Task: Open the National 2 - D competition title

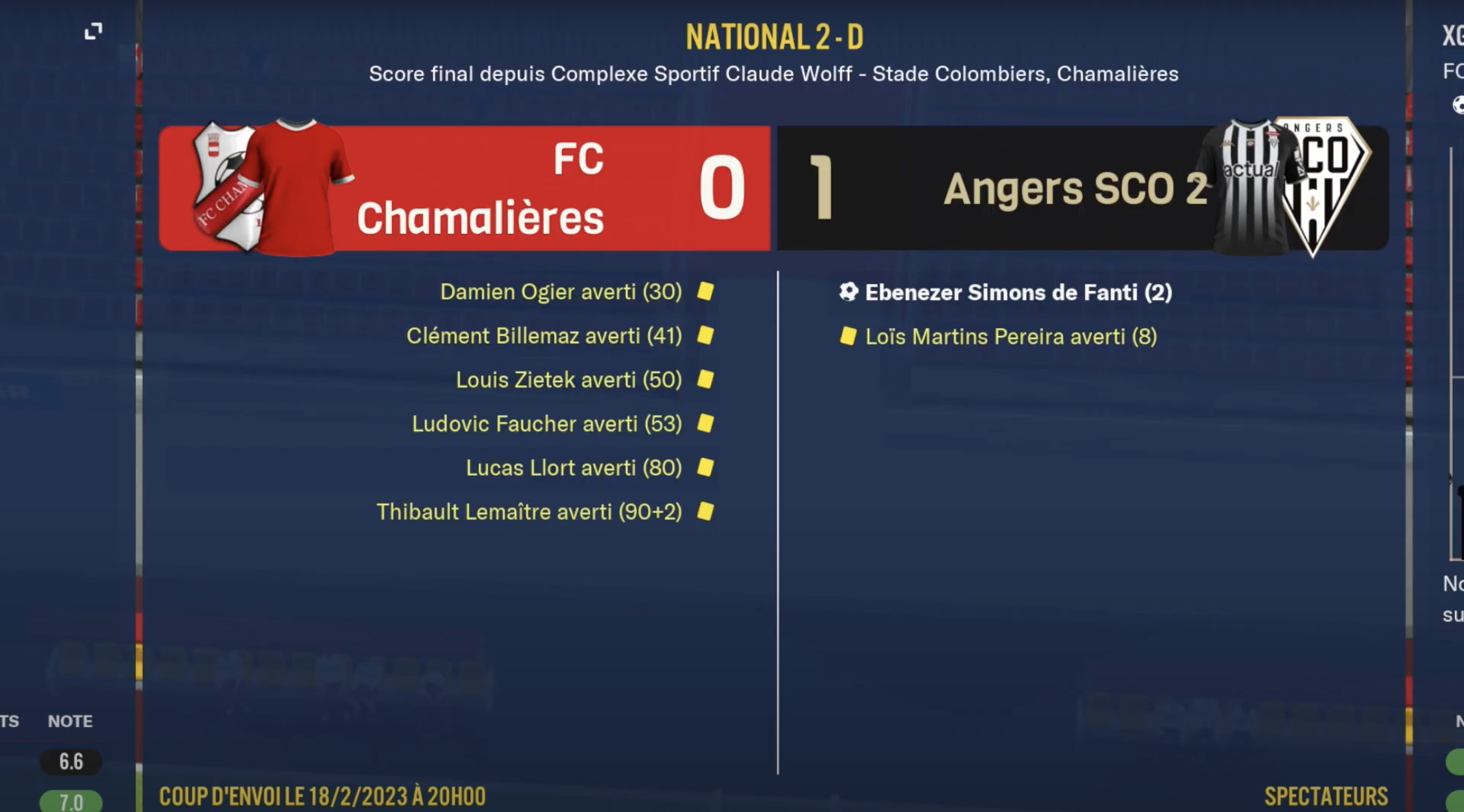Action: [774, 38]
